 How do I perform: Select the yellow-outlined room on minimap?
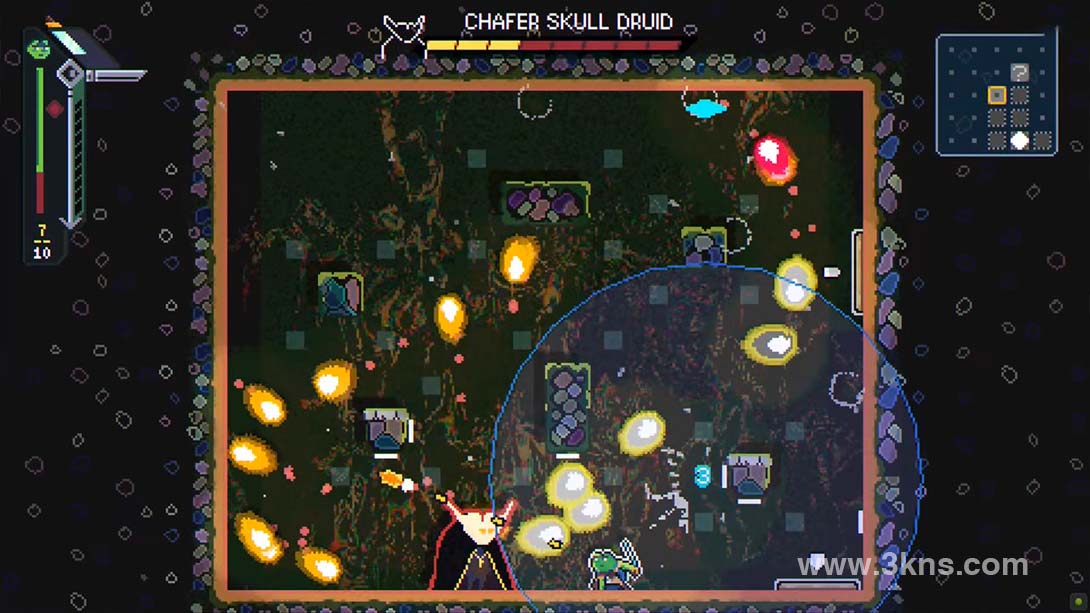pos(996,95)
